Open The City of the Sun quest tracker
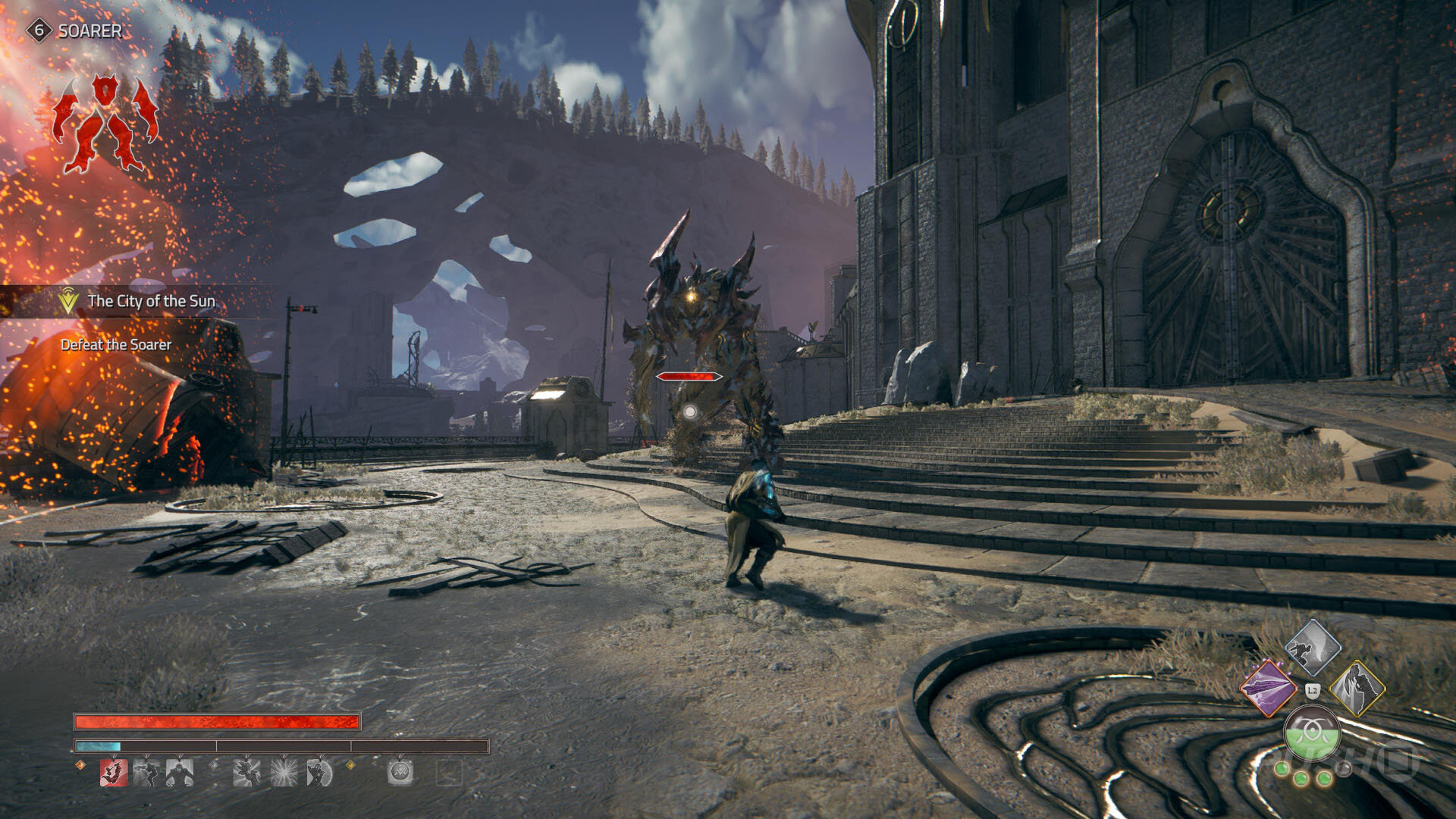The width and height of the screenshot is (1456, 819). [150, 301]
